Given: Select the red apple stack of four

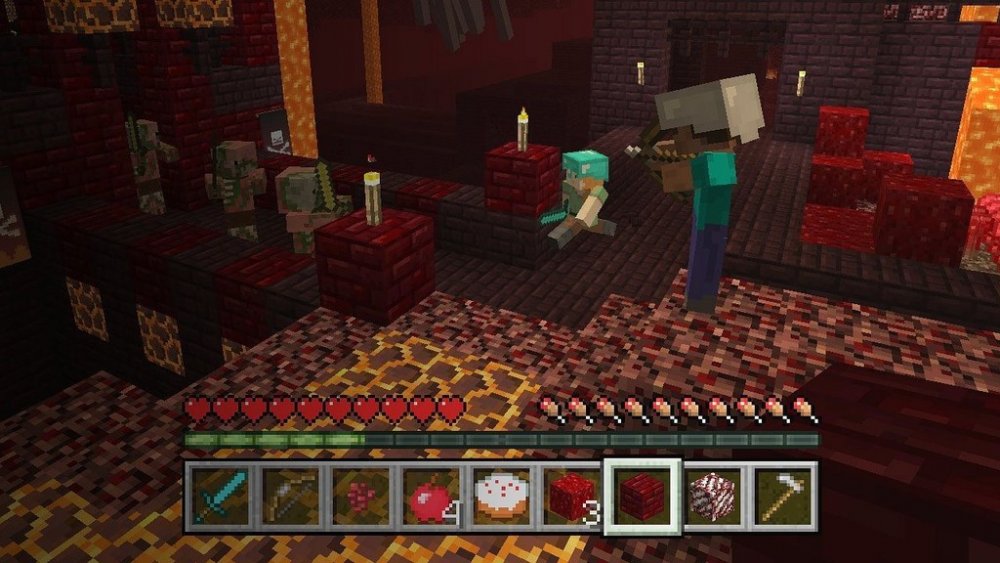Looking at the screenshot, I should pos(431,495).
